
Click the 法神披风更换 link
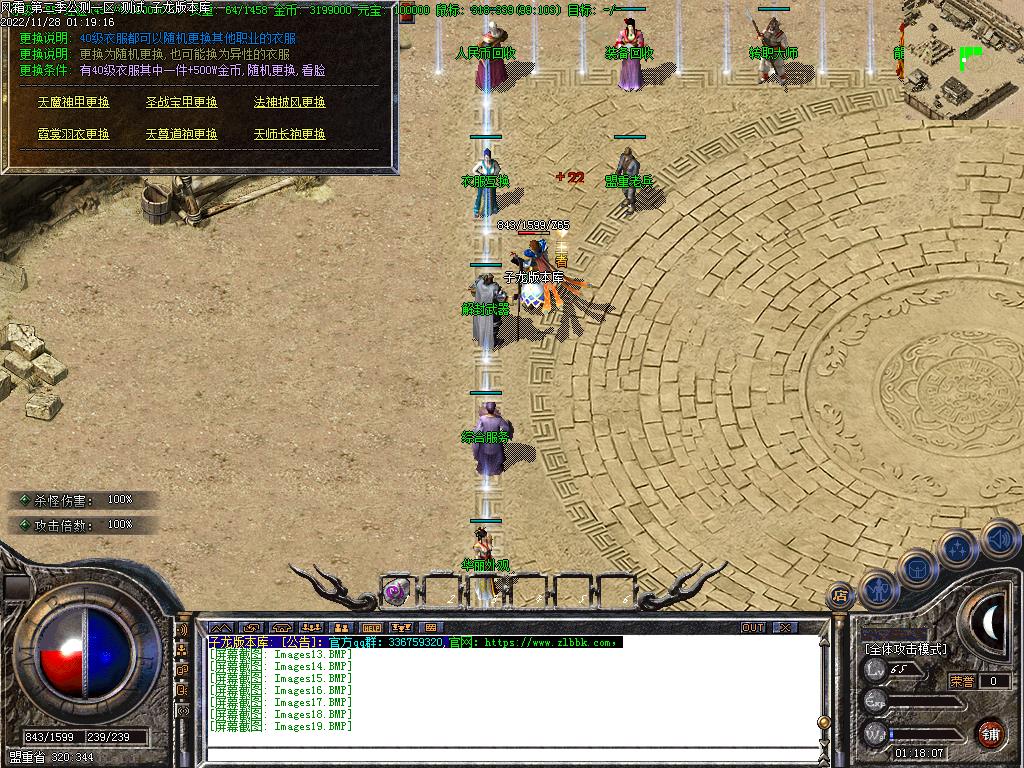(x=289, y=102)
